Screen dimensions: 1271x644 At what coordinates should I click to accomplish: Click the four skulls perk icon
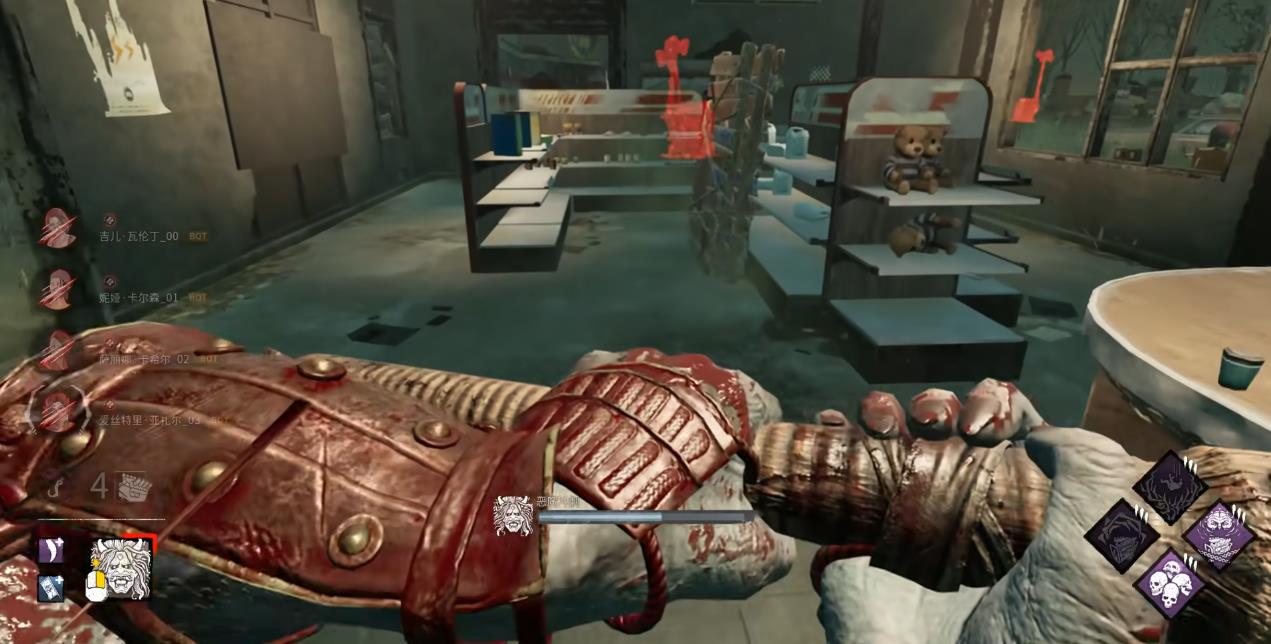[x=1169, y=583]
